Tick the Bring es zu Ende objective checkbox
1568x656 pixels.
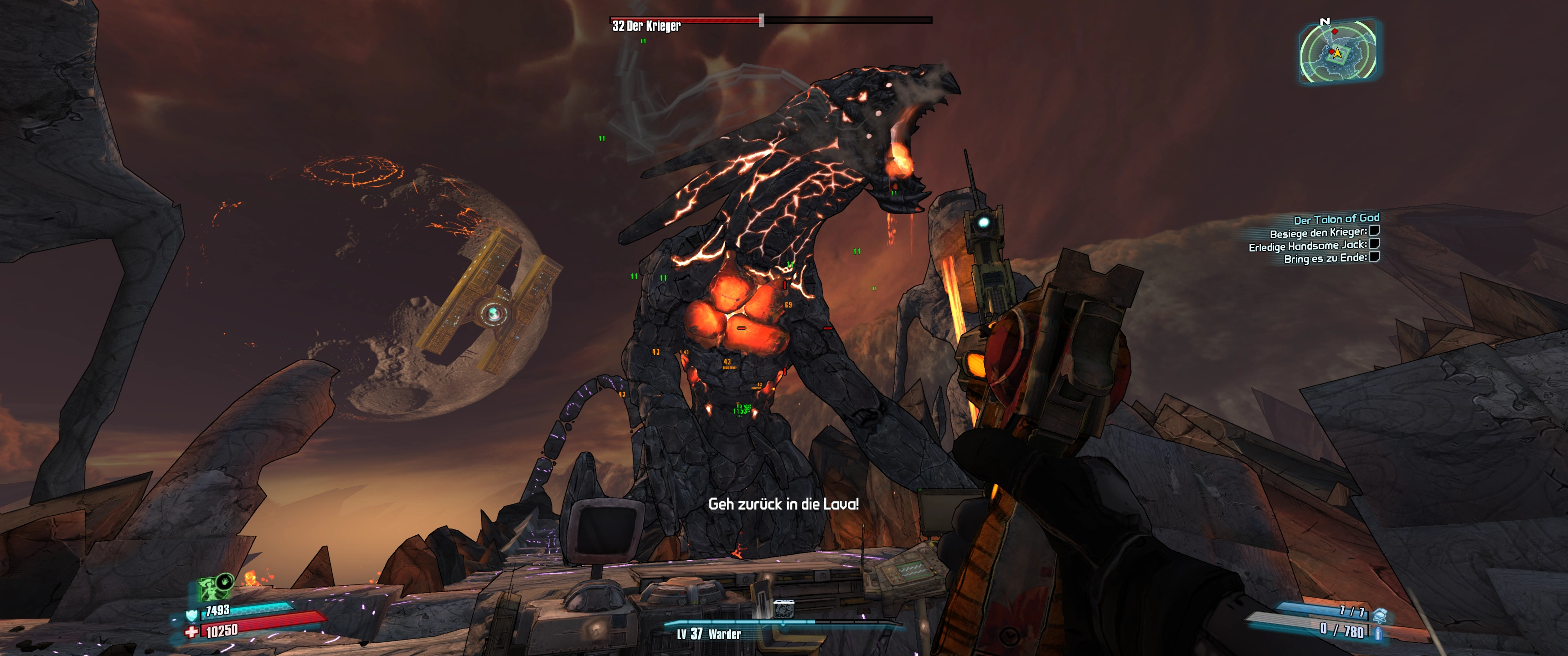click(1374, 257)
